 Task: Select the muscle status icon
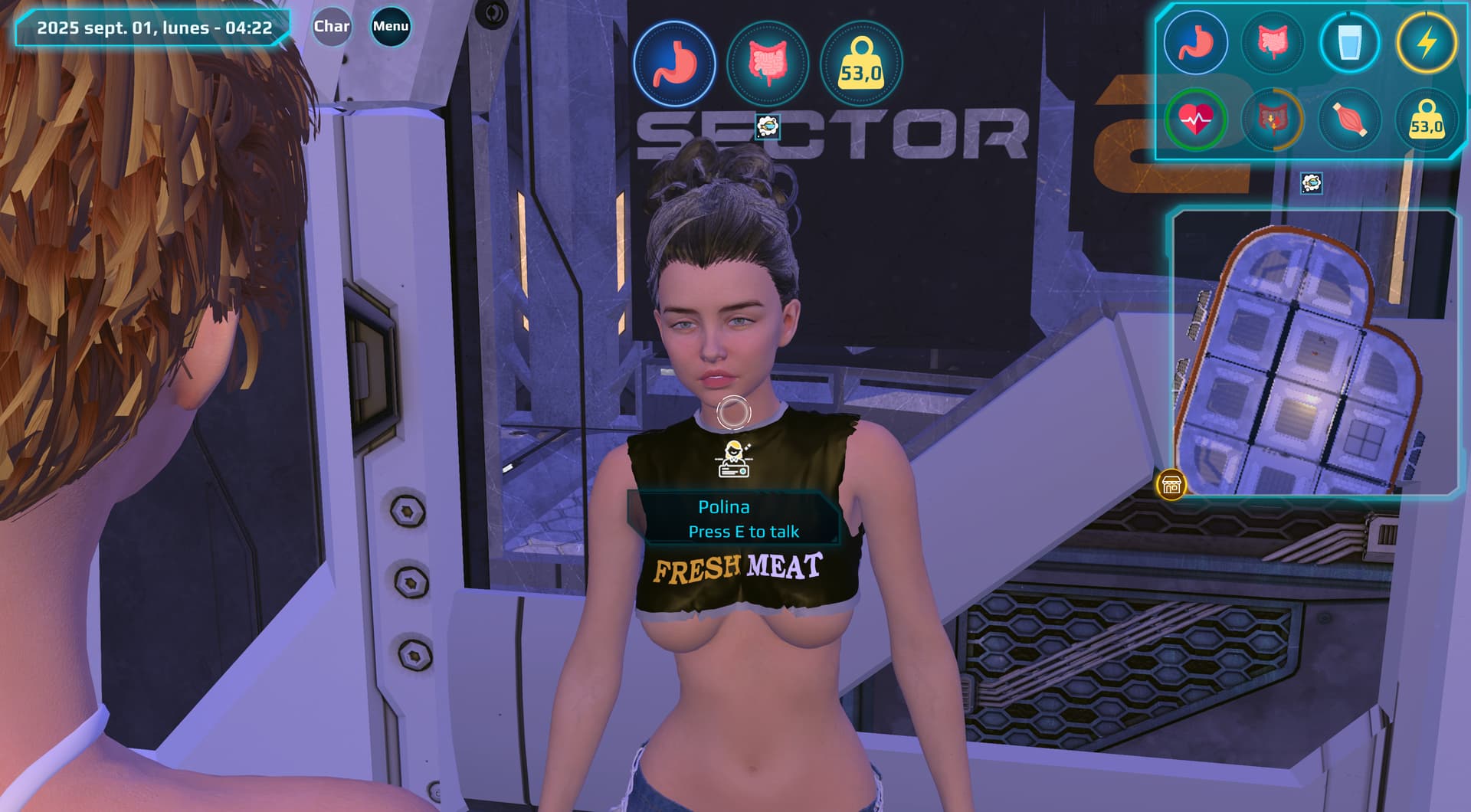pyautogui.click(x=1349, y=120)
